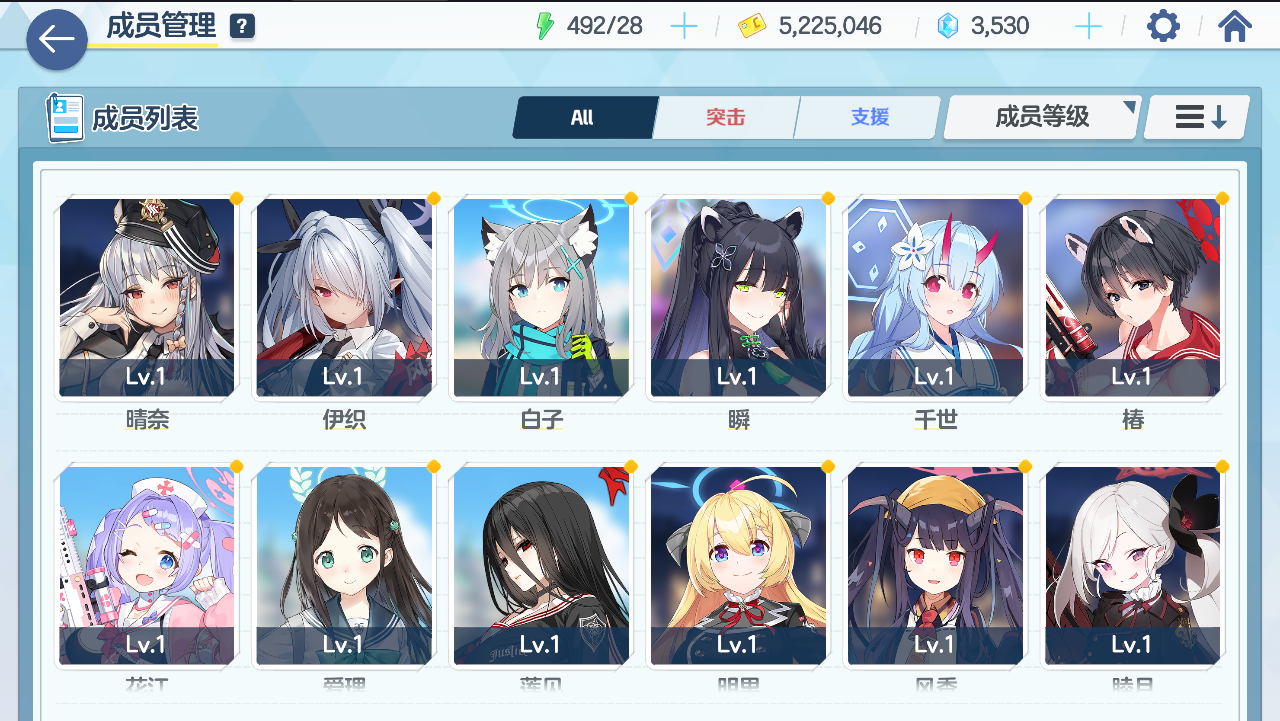Click the home icon in the corner
This screenshot has height=721, width=1280.
click(x=1235, y=25)
